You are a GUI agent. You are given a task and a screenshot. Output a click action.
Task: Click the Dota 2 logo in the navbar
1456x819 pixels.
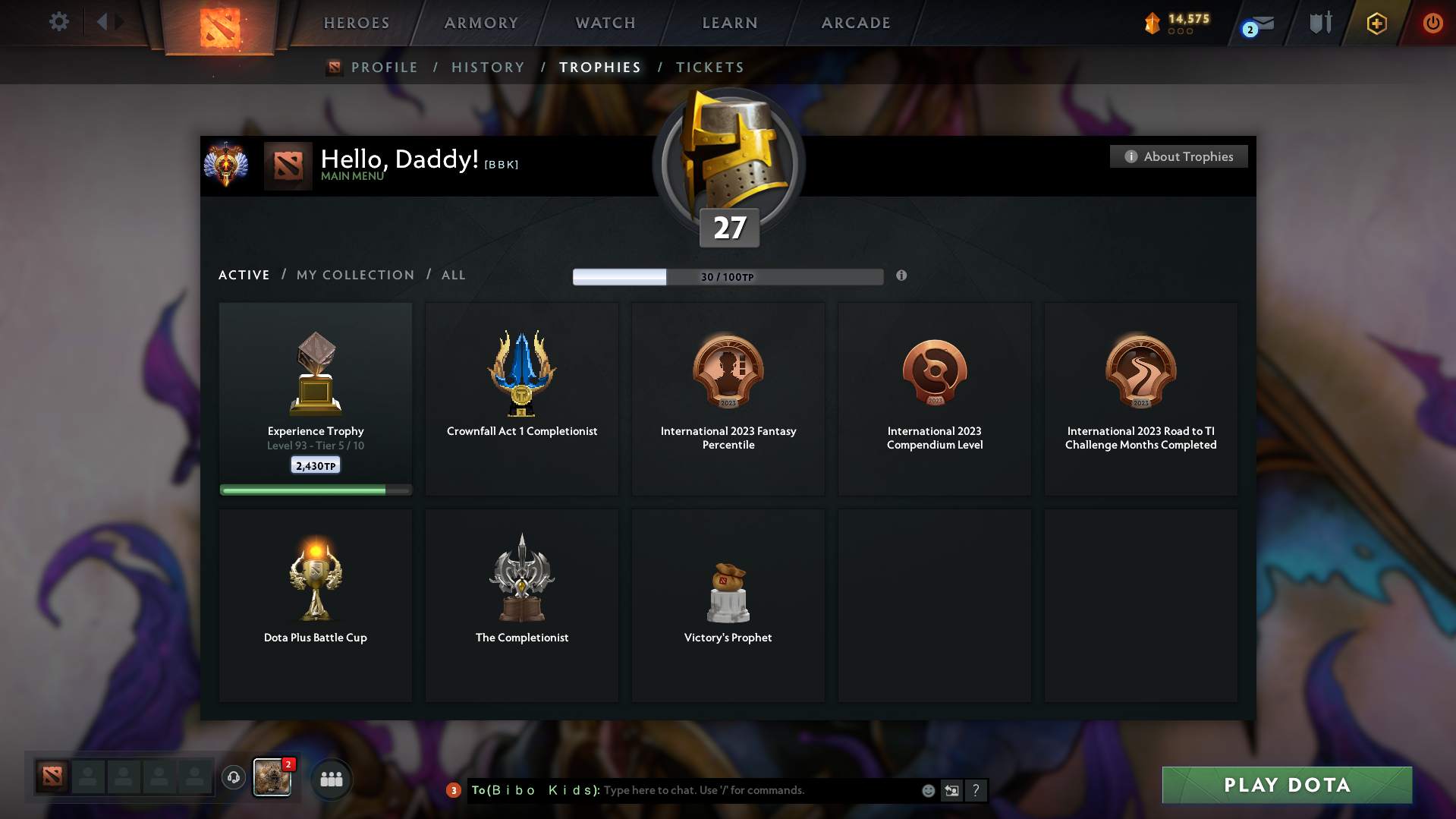(220, 27)
